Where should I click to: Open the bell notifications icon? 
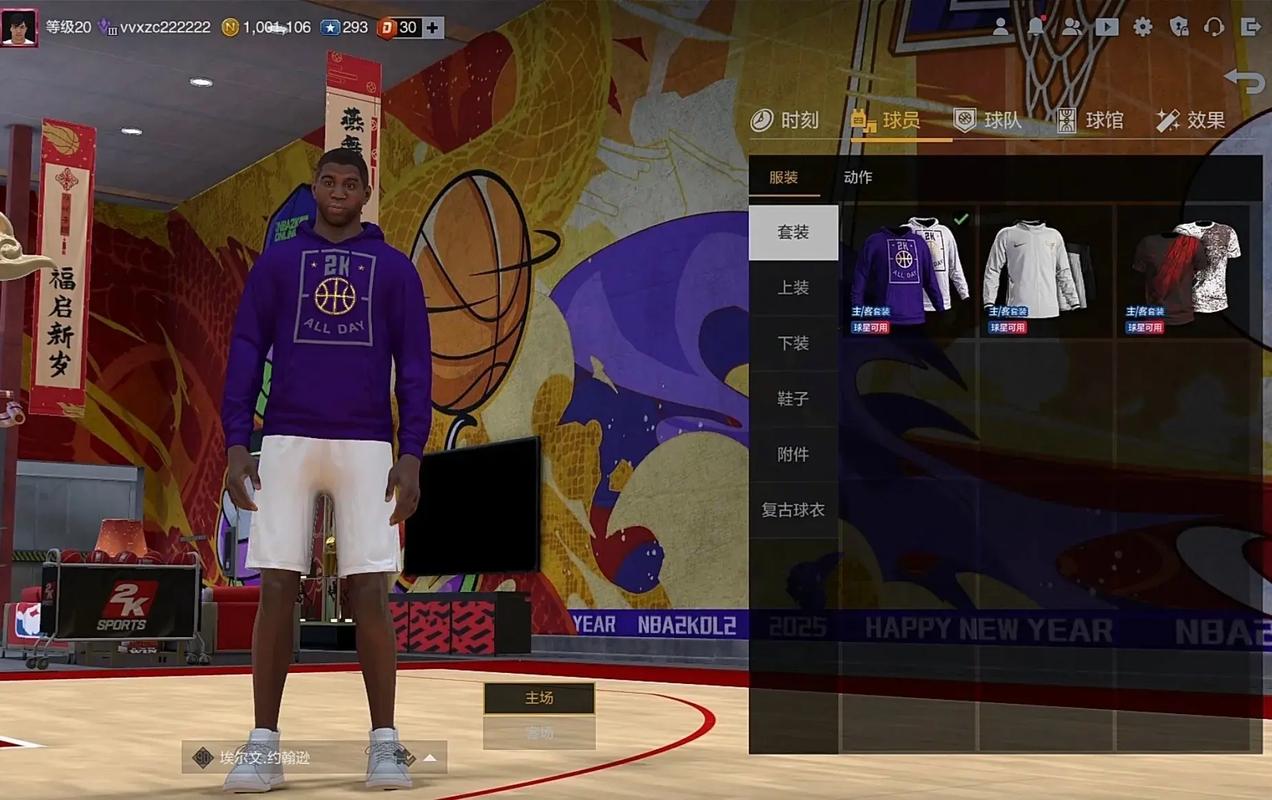[x=1036, y=28]
